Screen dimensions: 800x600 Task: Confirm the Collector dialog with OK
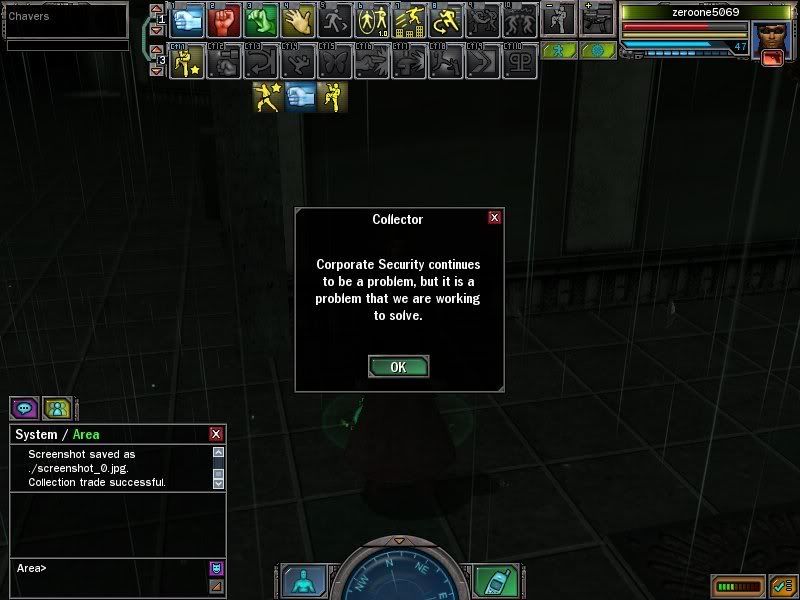398,366
